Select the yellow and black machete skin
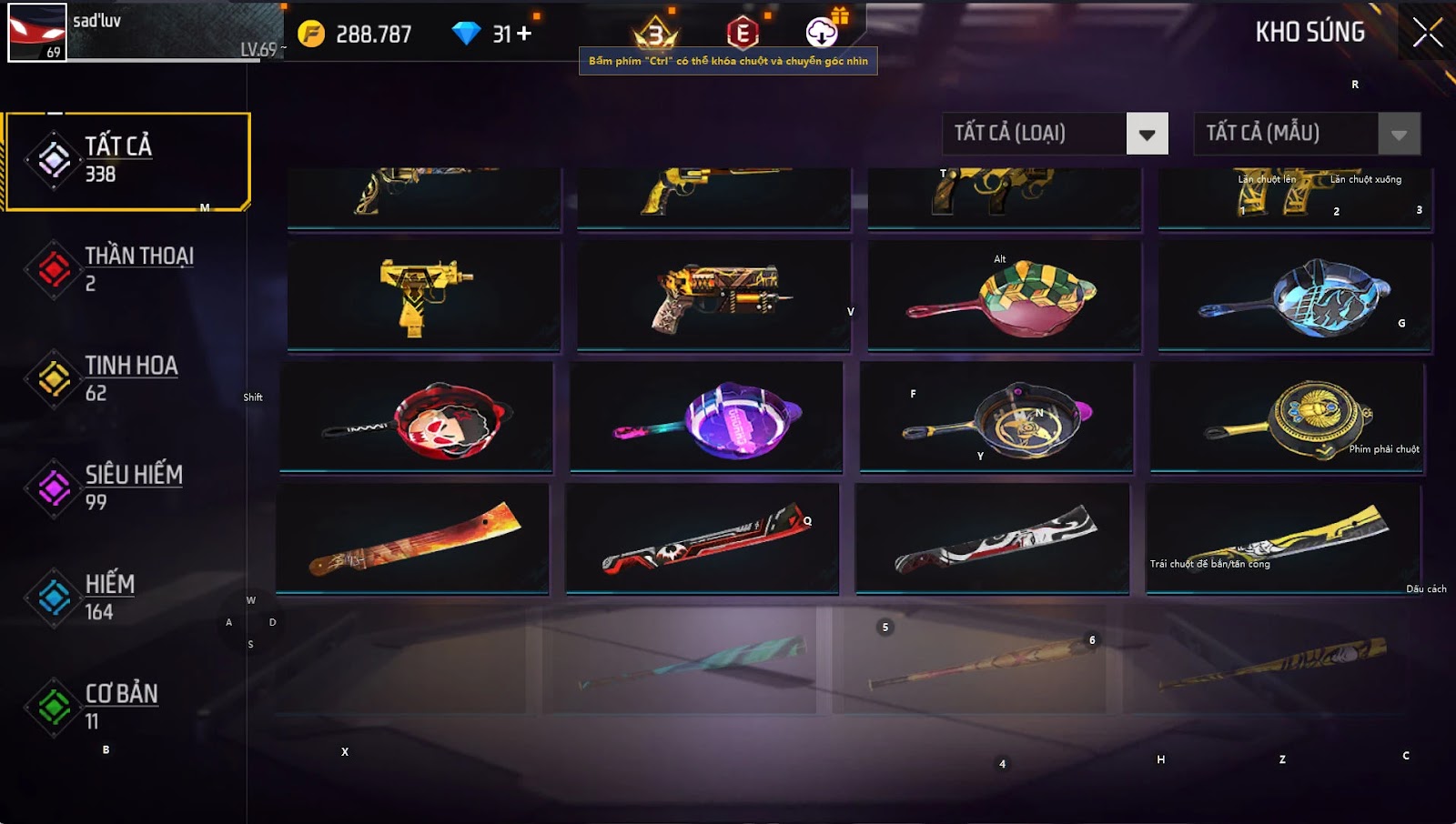1456x824 pixels. (x=1282, y=538)
